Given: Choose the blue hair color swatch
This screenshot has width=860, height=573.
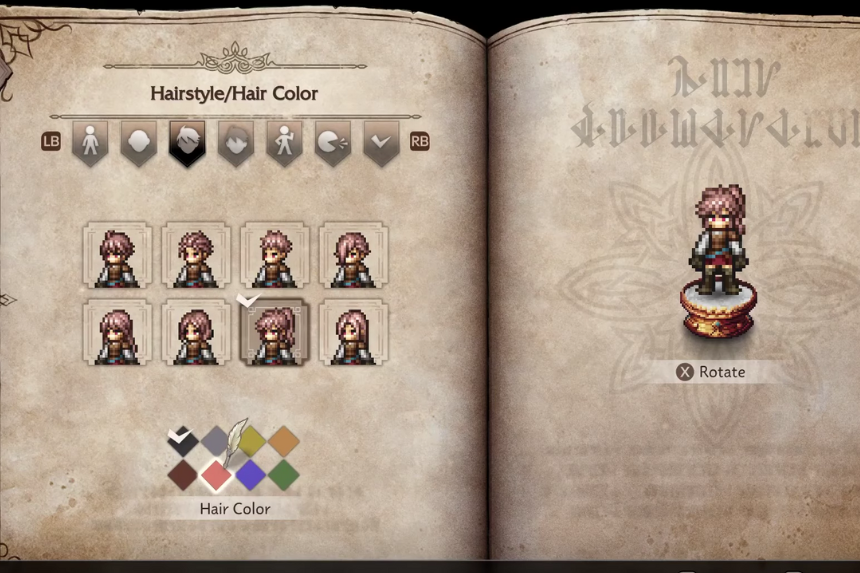Looking at the screenshot, I should [250, 474].
